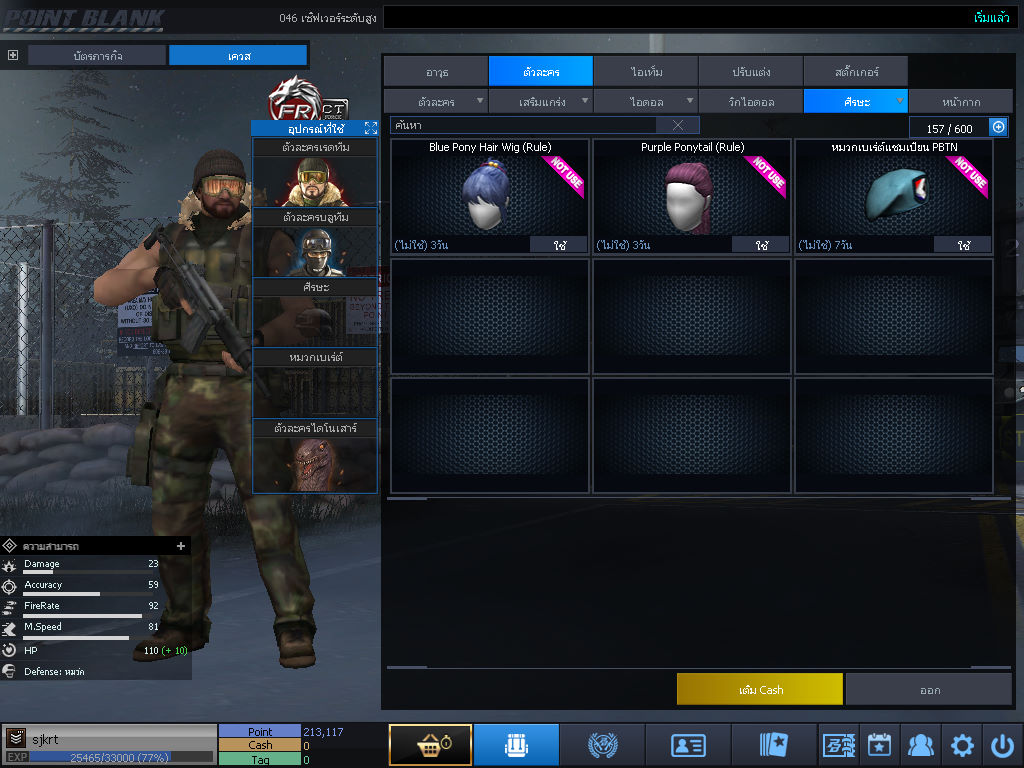This screenshot has height=768, width=1024.
Task: Click the power quit icon
Action: pos(1002,745)
